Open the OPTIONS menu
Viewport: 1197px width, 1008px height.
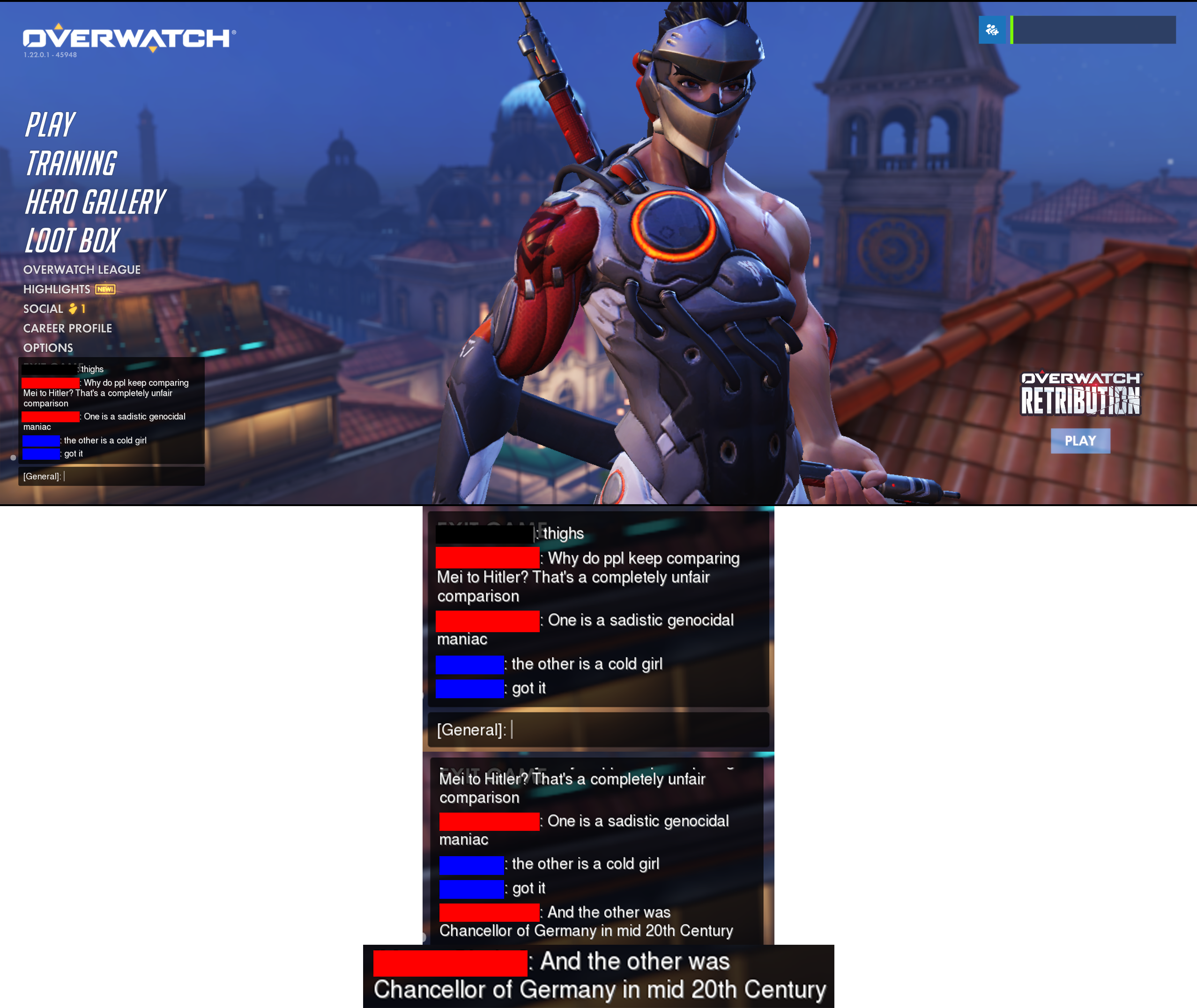pyautogui.click(x=48, y=347)
